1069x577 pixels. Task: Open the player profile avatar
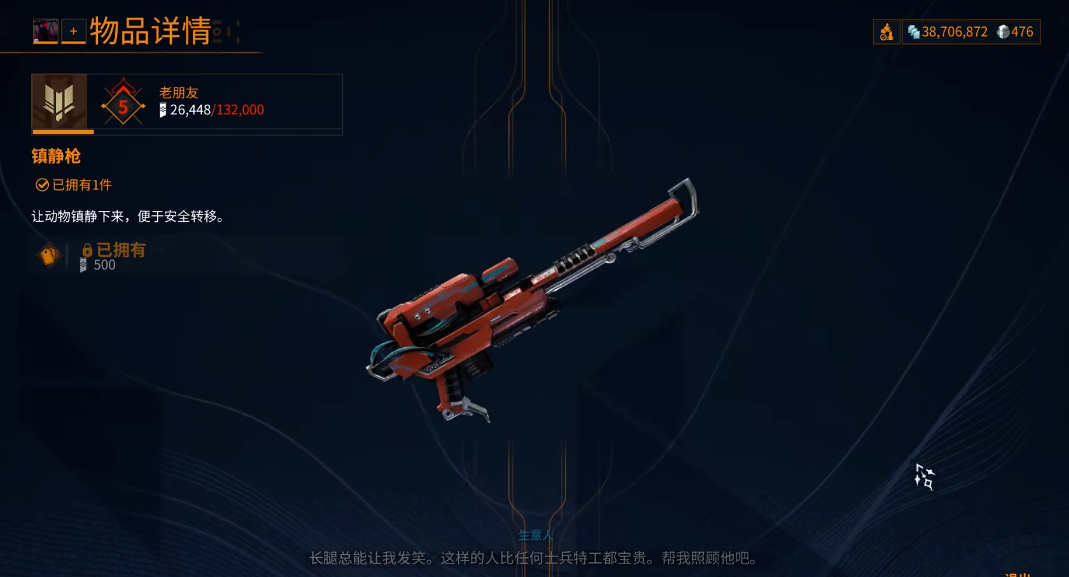[x=45, y=32]
